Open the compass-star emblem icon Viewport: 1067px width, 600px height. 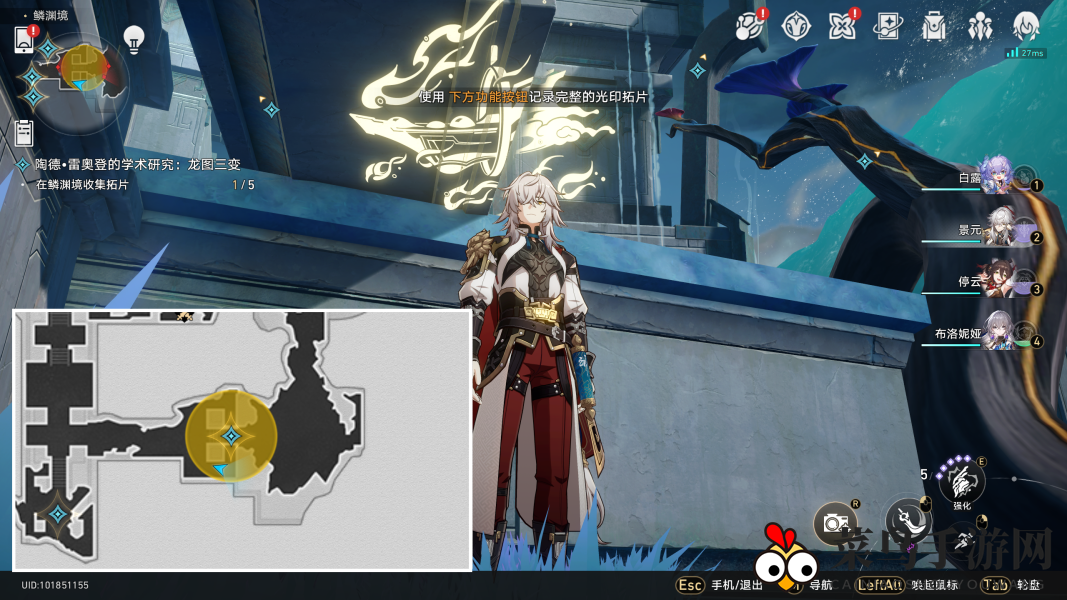click(x=795, y=26)
